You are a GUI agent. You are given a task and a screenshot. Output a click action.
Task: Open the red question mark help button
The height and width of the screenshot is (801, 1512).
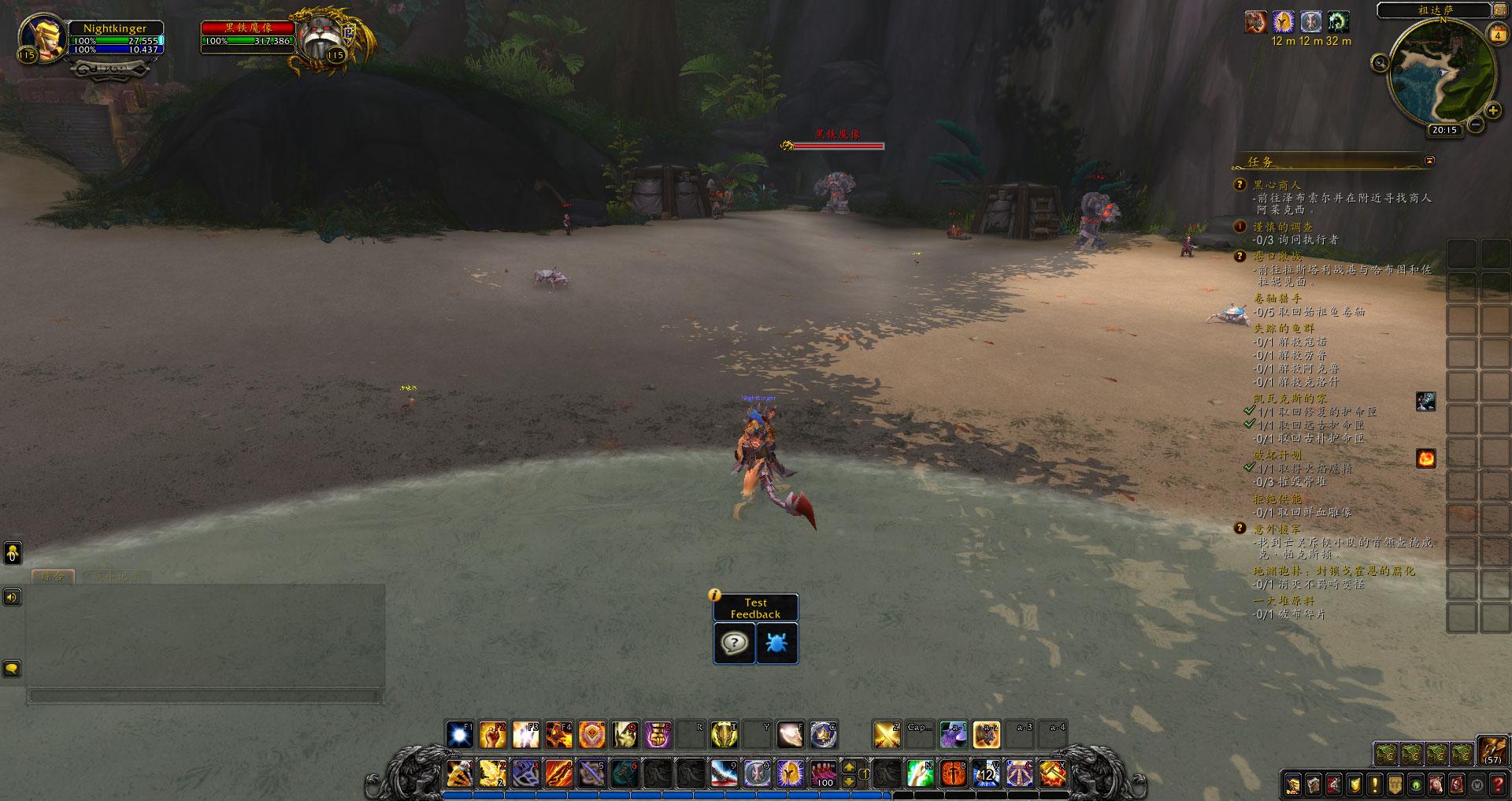[x=1498, y=784]
